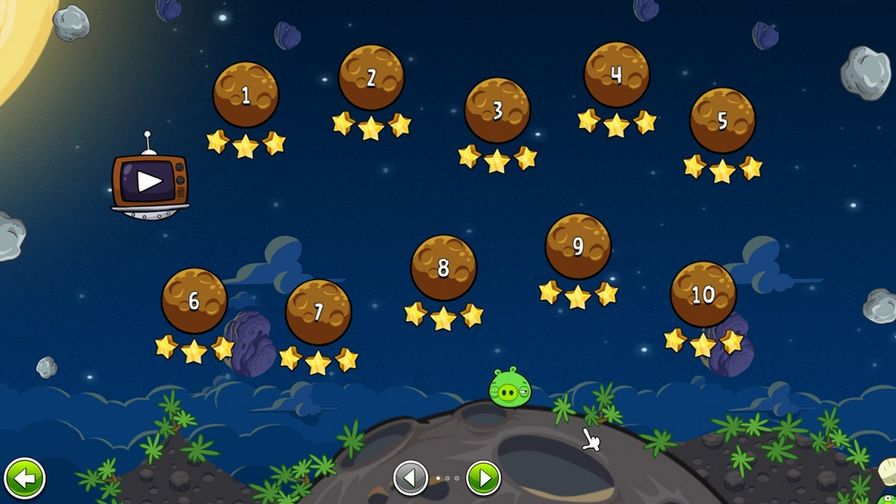The height and width of the screenshot is (504, 896).
Task: Select level 1 planet
Action: click(x=245, y=95)
